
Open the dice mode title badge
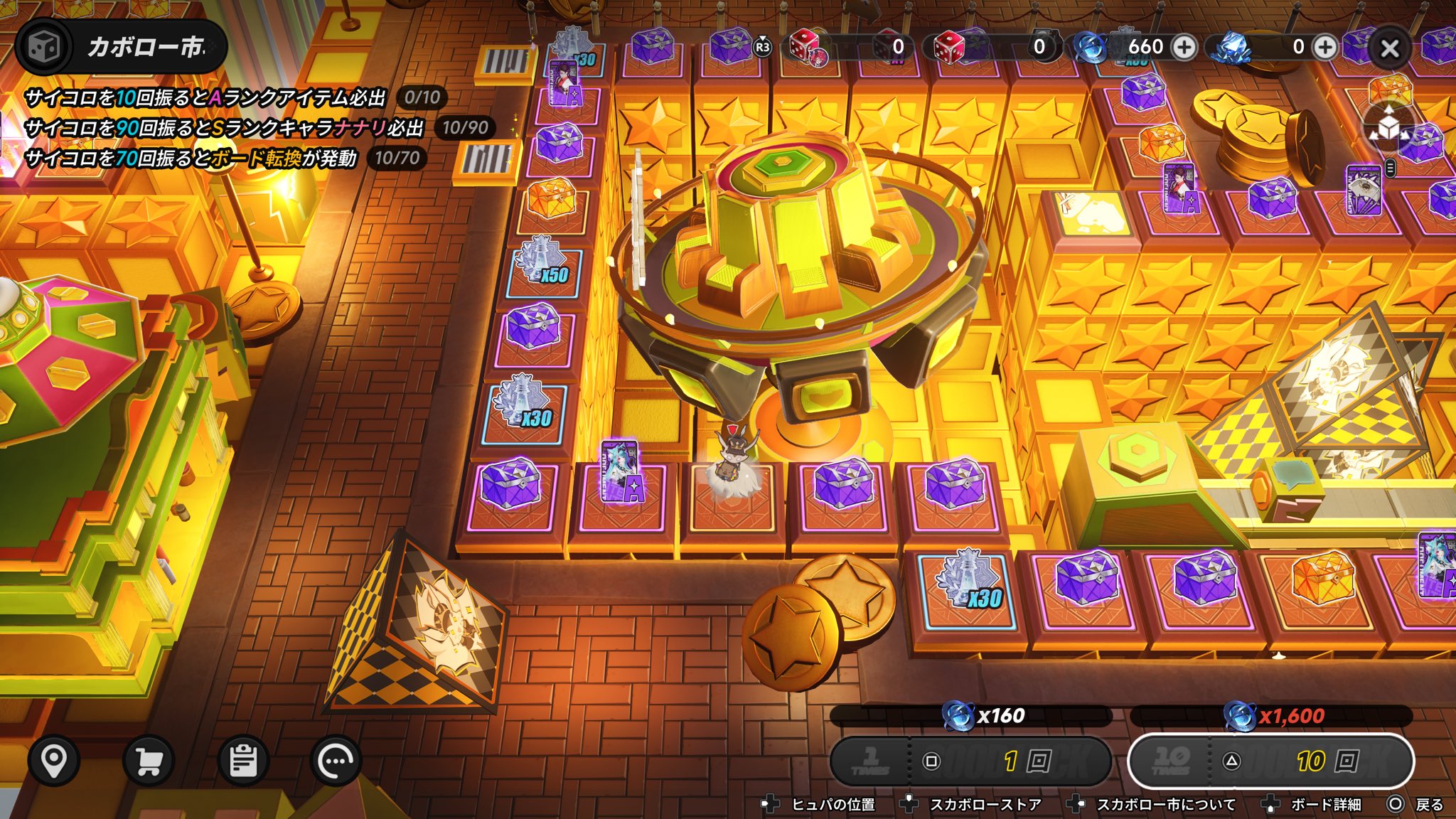pyautogui.click(x=121, y=47)
